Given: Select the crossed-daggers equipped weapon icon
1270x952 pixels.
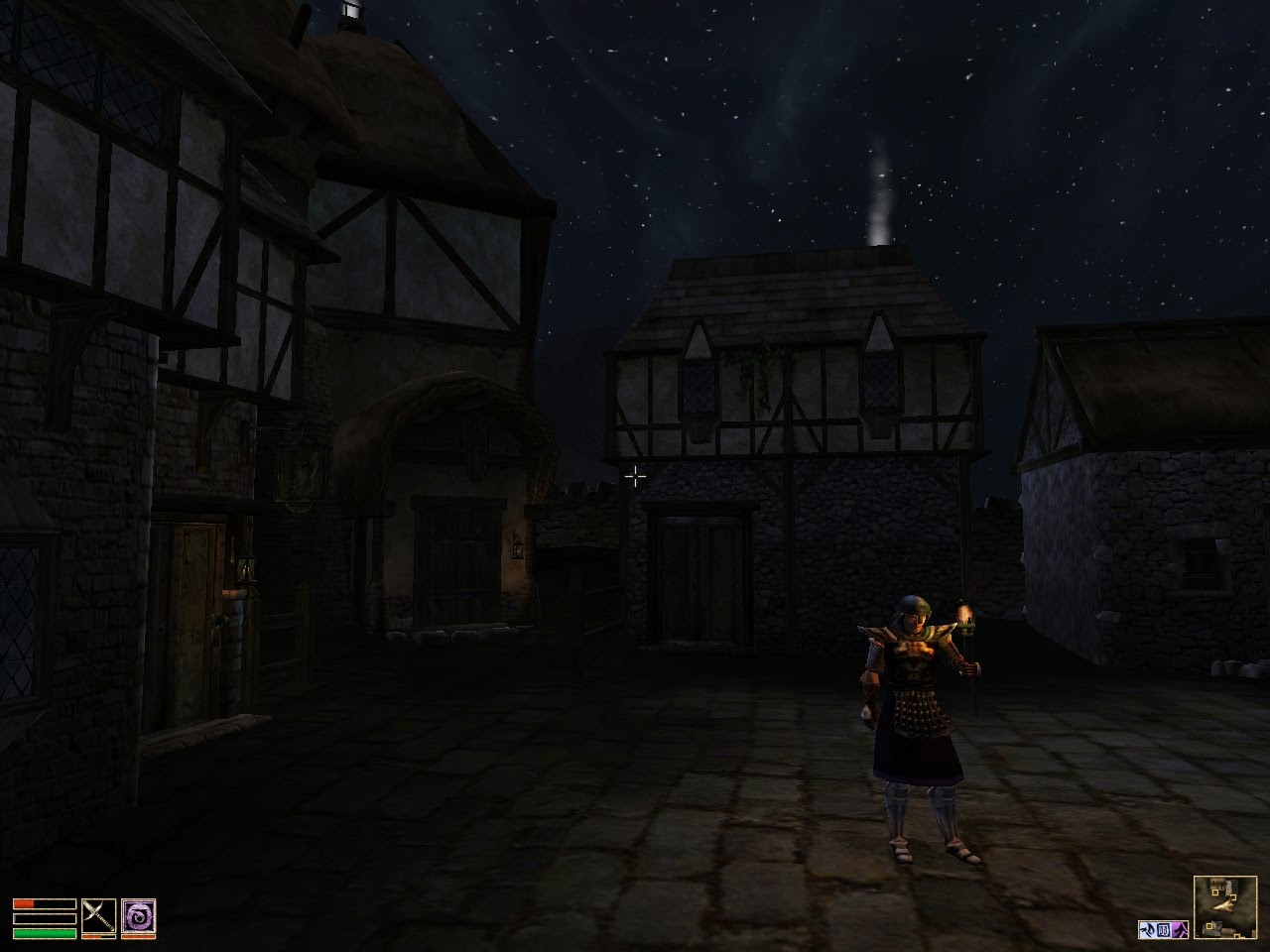Looking at the screenshot, I should pos(98,914).
